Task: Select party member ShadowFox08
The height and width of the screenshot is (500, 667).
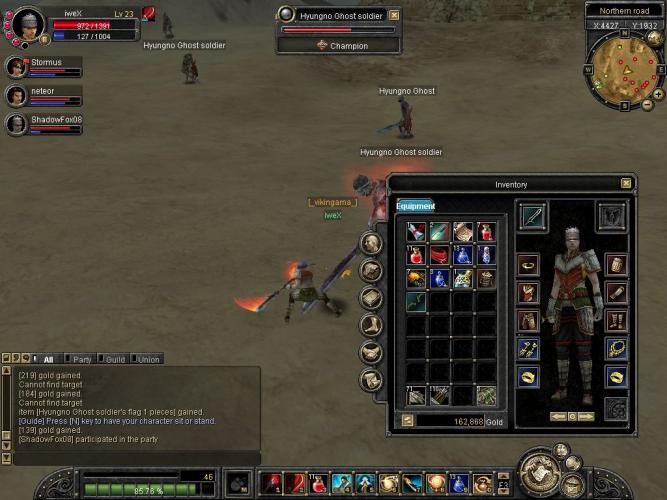Action: 17,124
